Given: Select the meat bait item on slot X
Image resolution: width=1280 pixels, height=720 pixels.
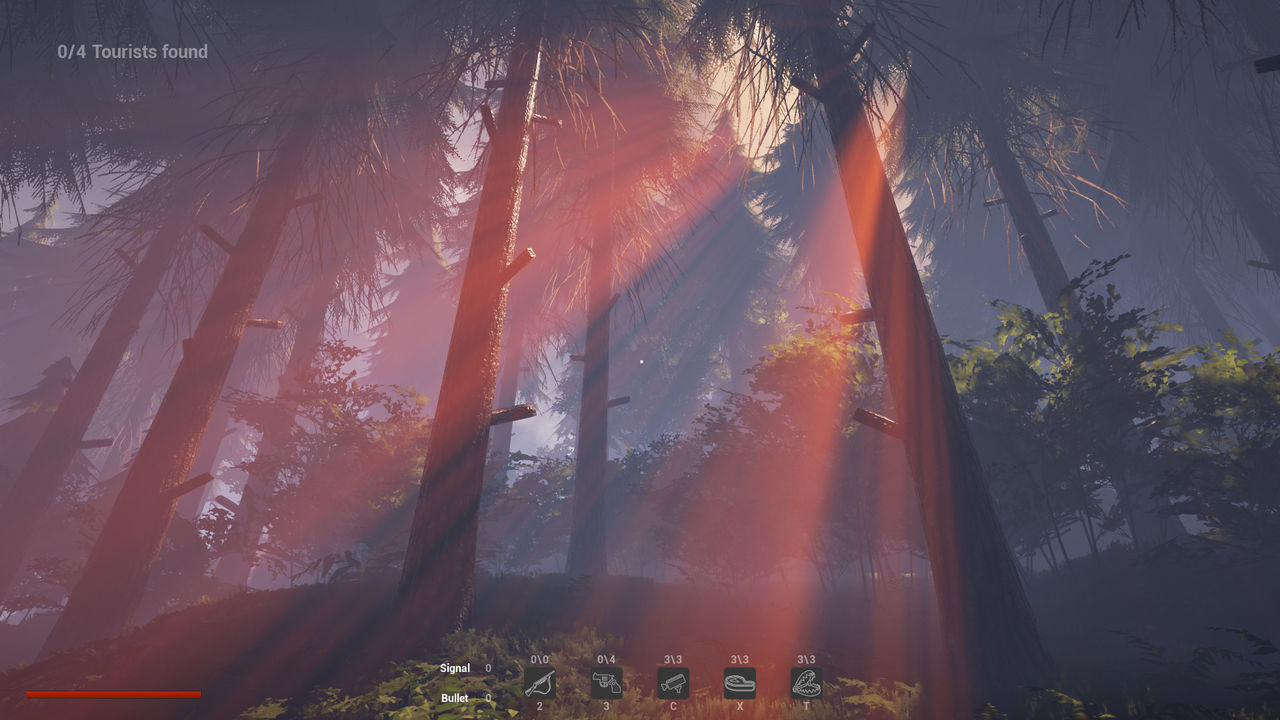Looking at the screenshot, I should click(740, 684).
